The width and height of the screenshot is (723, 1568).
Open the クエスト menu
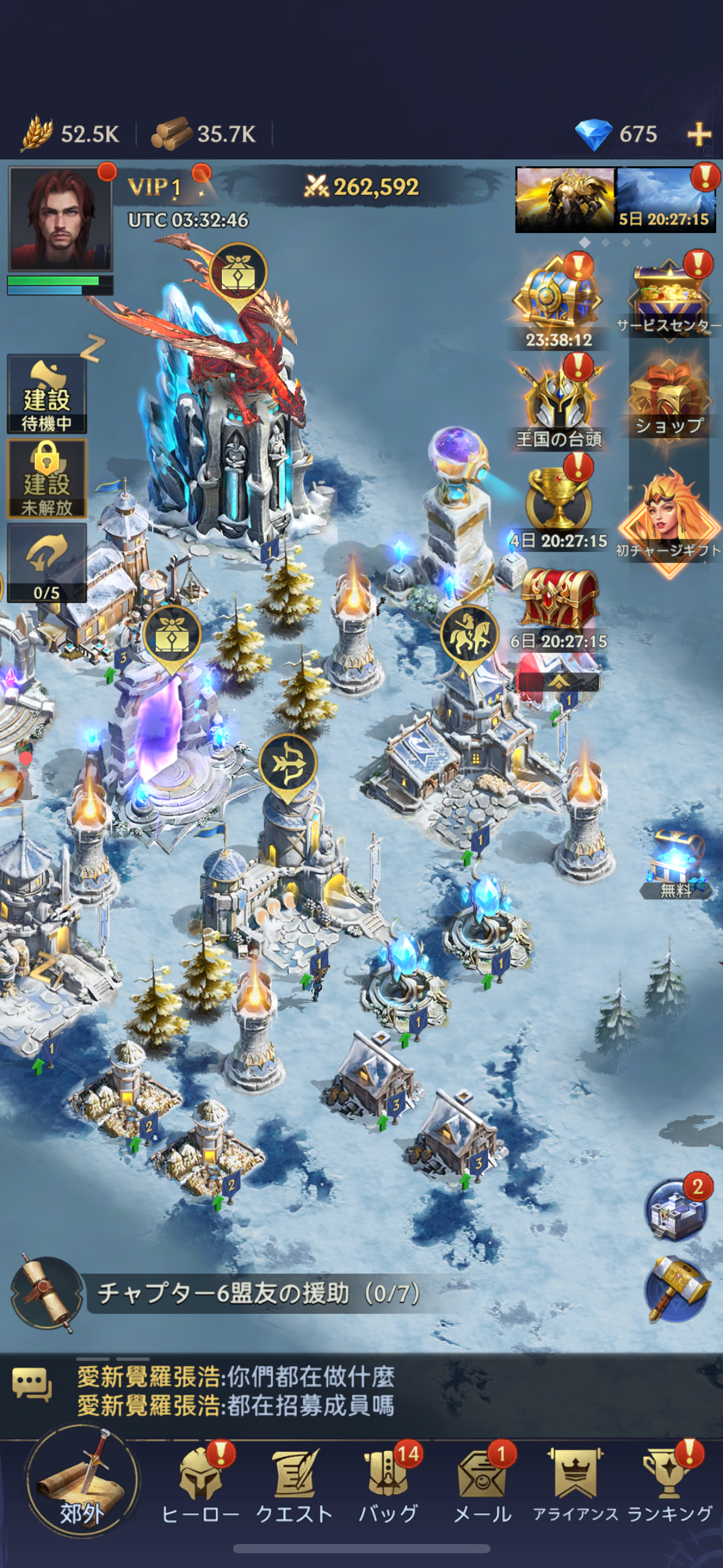coord(294,1485)
